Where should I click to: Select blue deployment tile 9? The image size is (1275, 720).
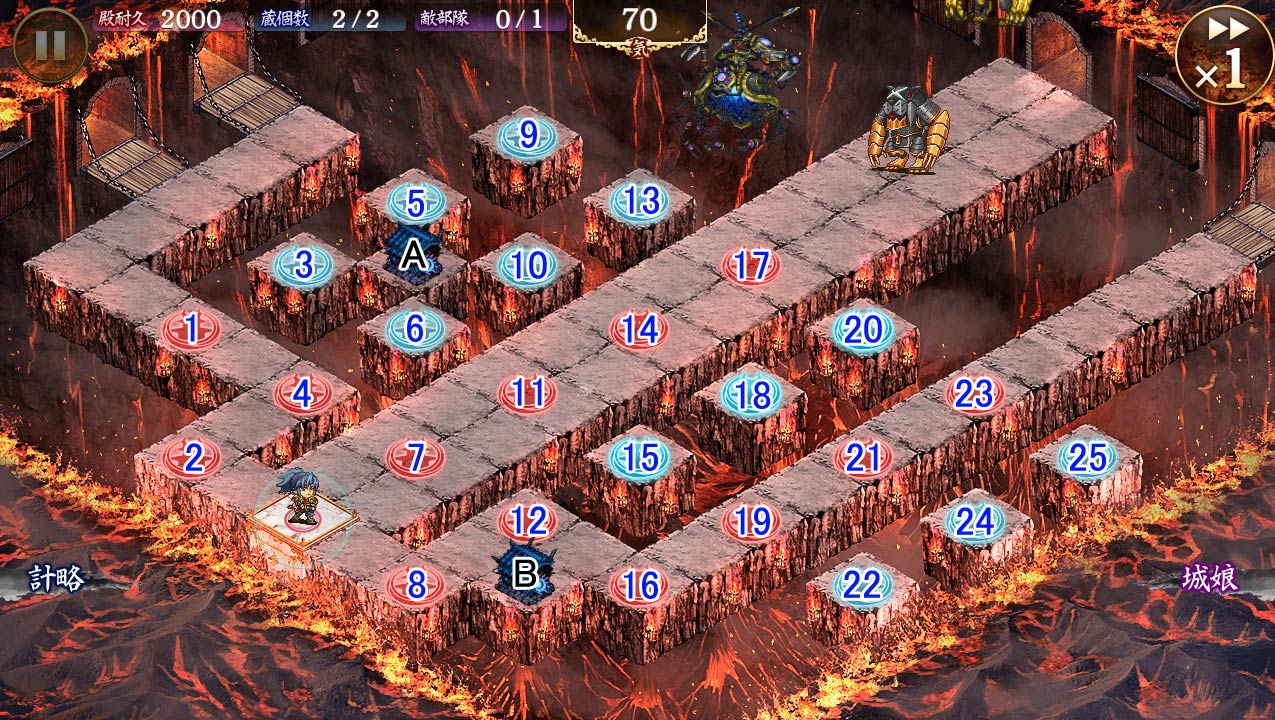528,134
